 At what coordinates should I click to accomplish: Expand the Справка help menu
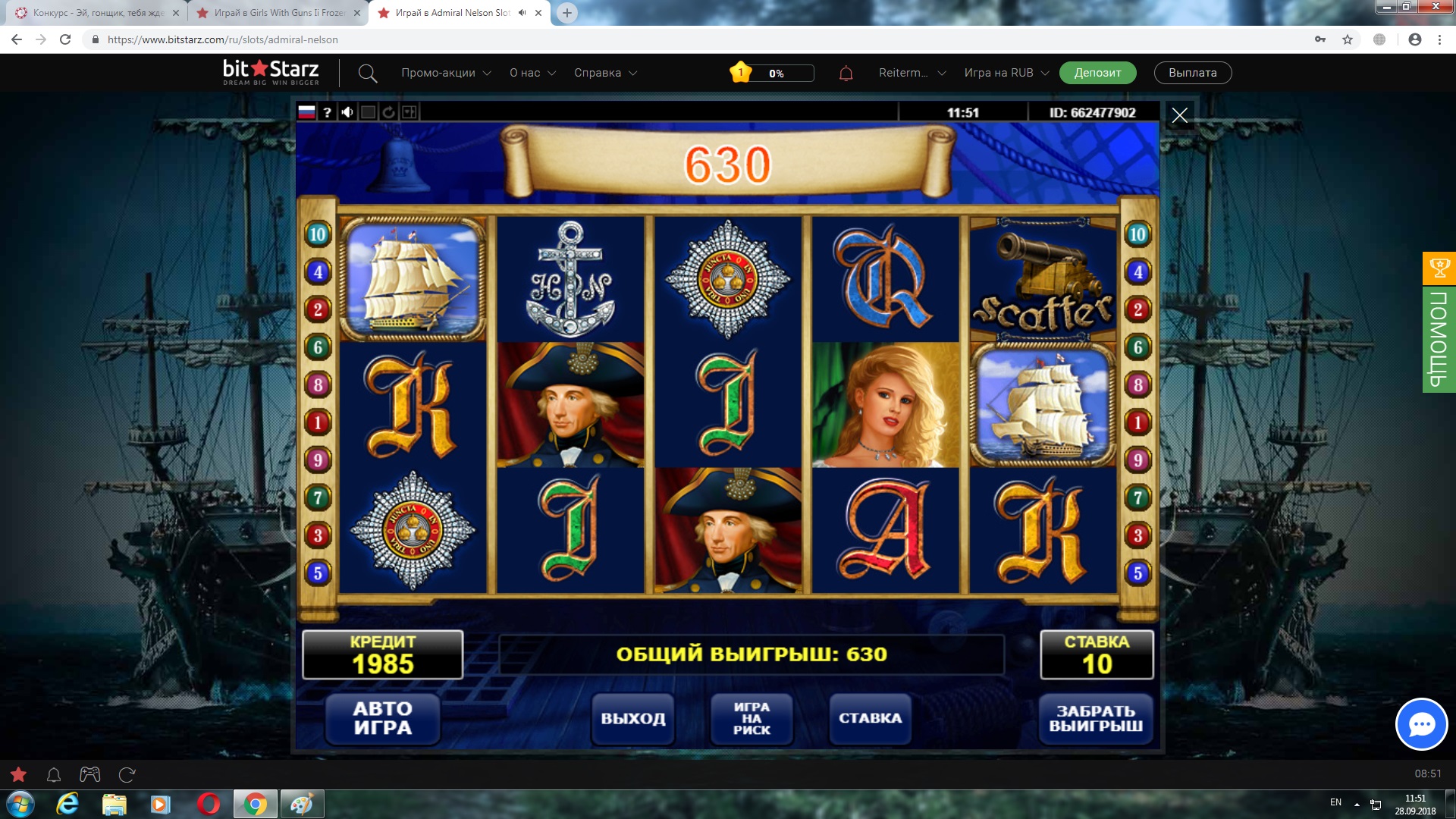click(605, 73)
